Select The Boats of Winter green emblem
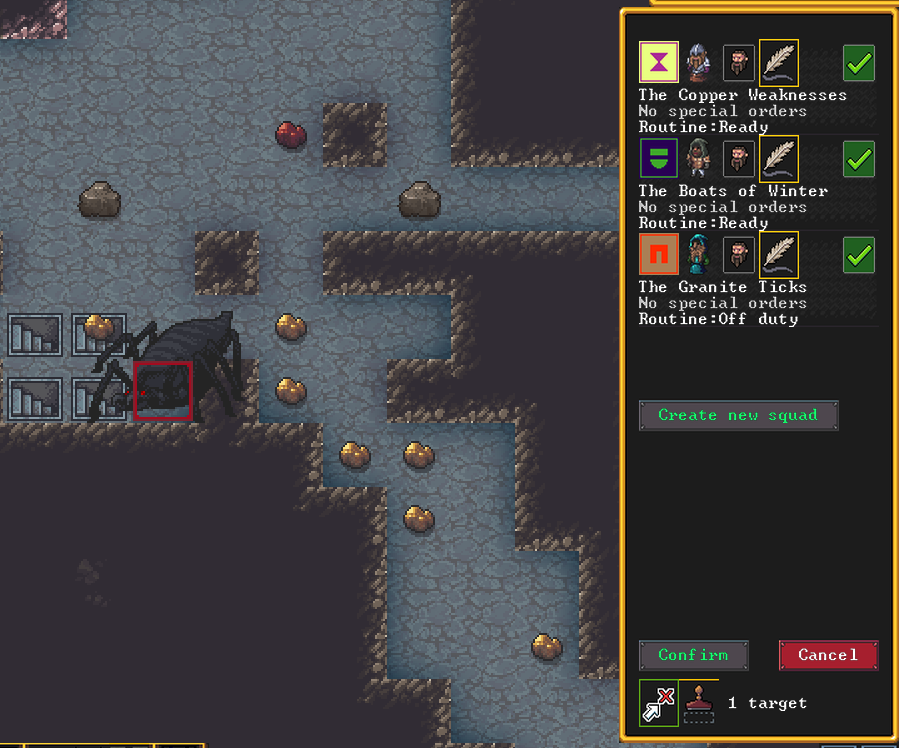 coord(659,159)
